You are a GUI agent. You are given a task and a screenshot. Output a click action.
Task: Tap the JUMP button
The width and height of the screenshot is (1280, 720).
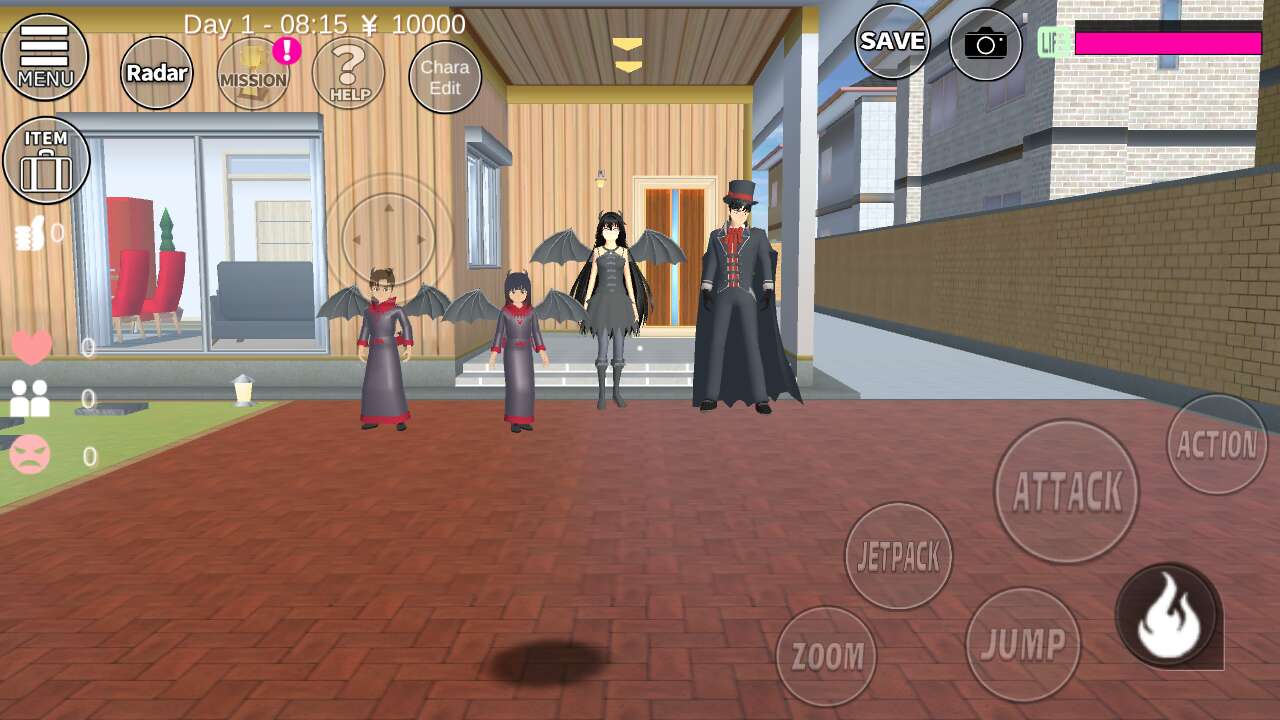1022,644
